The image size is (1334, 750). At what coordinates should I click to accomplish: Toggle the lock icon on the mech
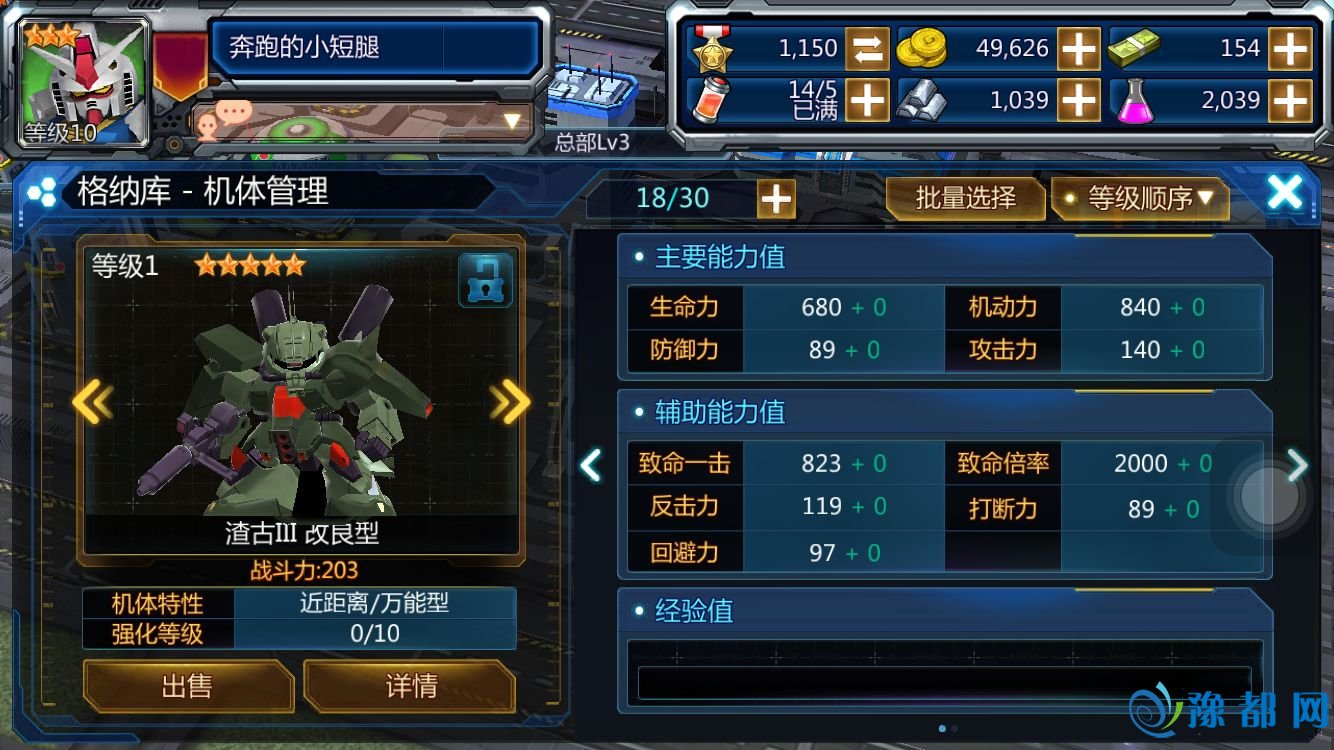click(x=485, y=280)
